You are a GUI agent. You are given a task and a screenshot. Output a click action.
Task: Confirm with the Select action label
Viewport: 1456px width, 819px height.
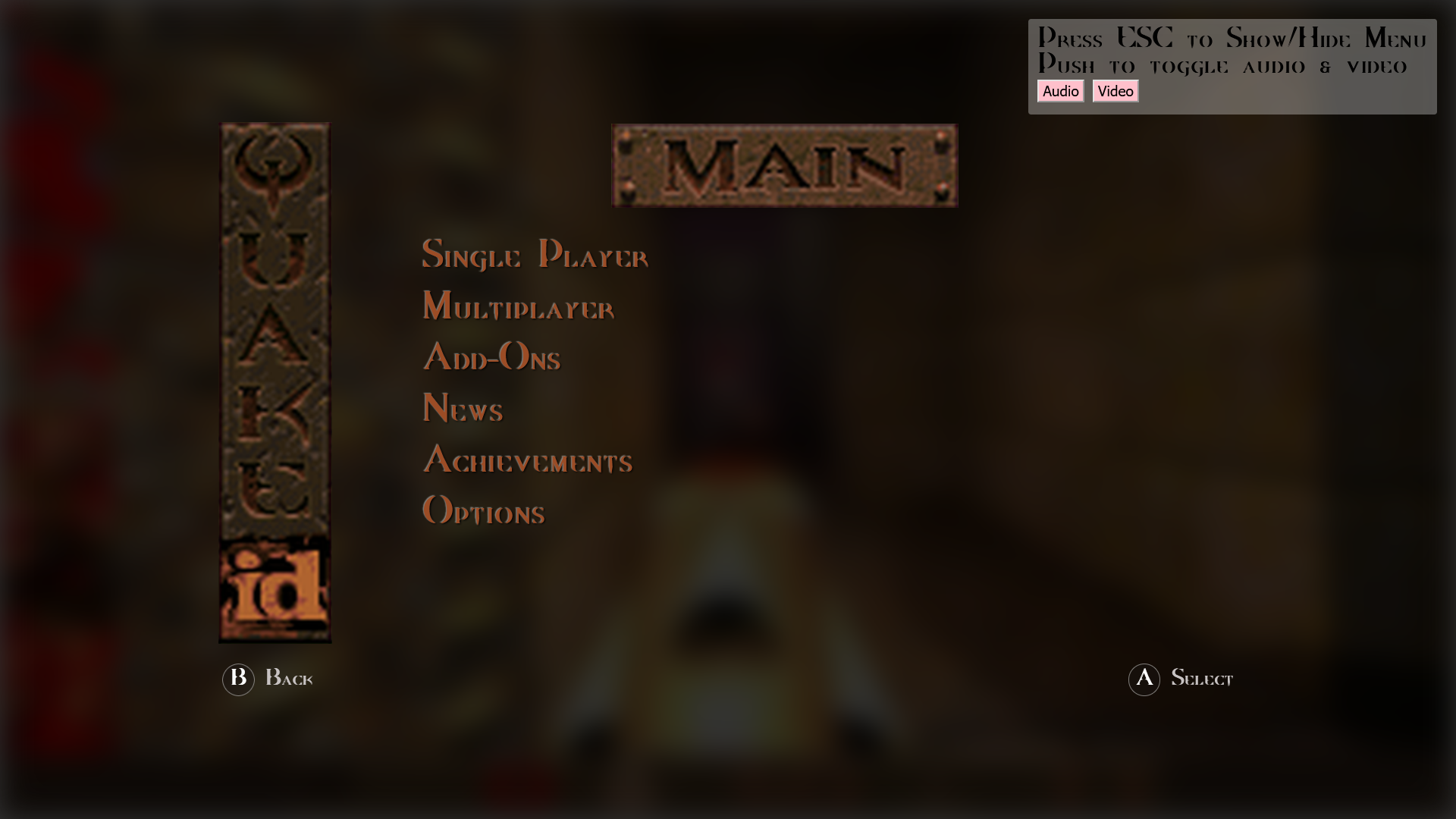[x=1203, y=679]
